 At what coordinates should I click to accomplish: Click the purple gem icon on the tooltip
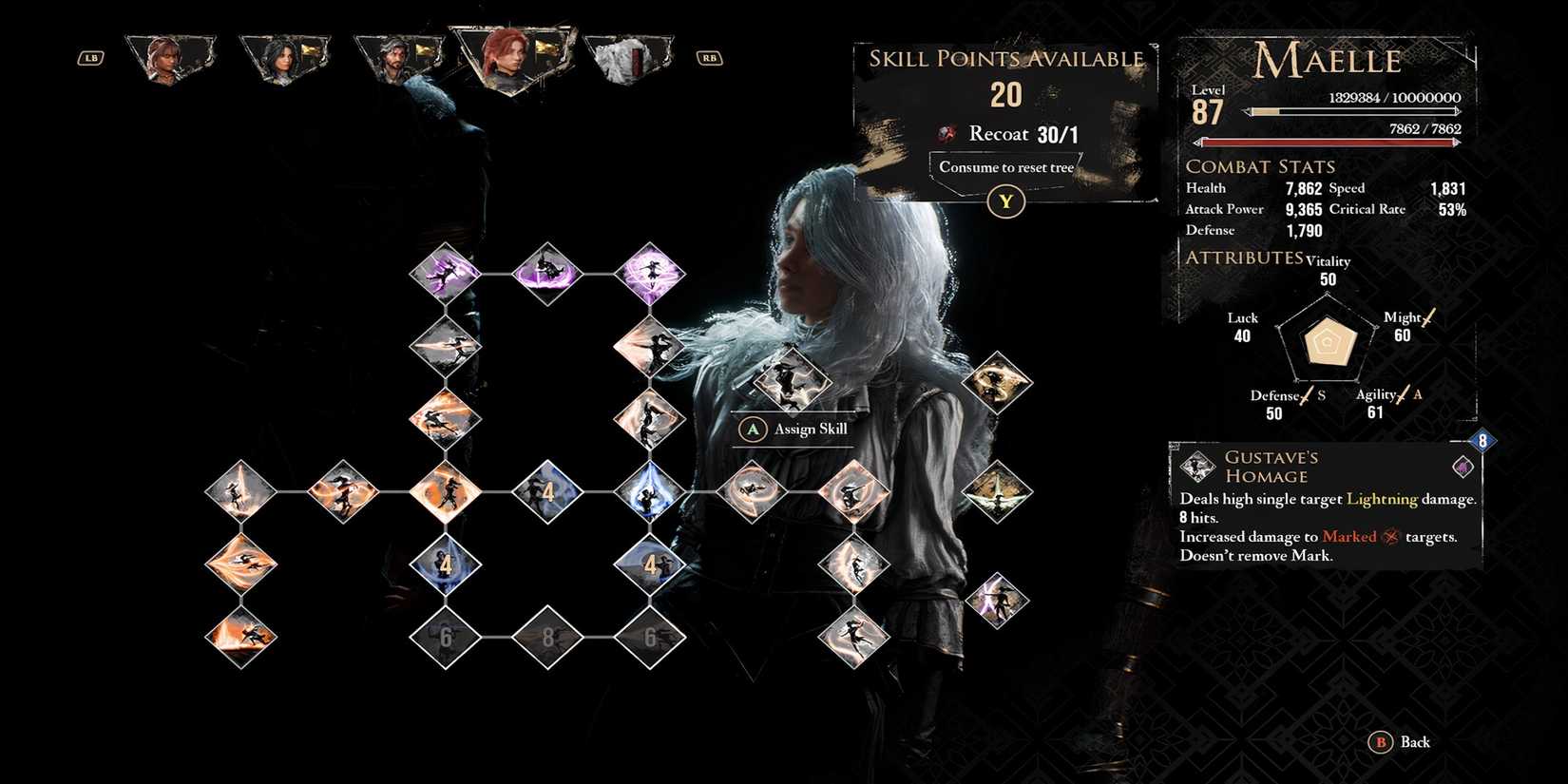click(x=1462, y=466)
